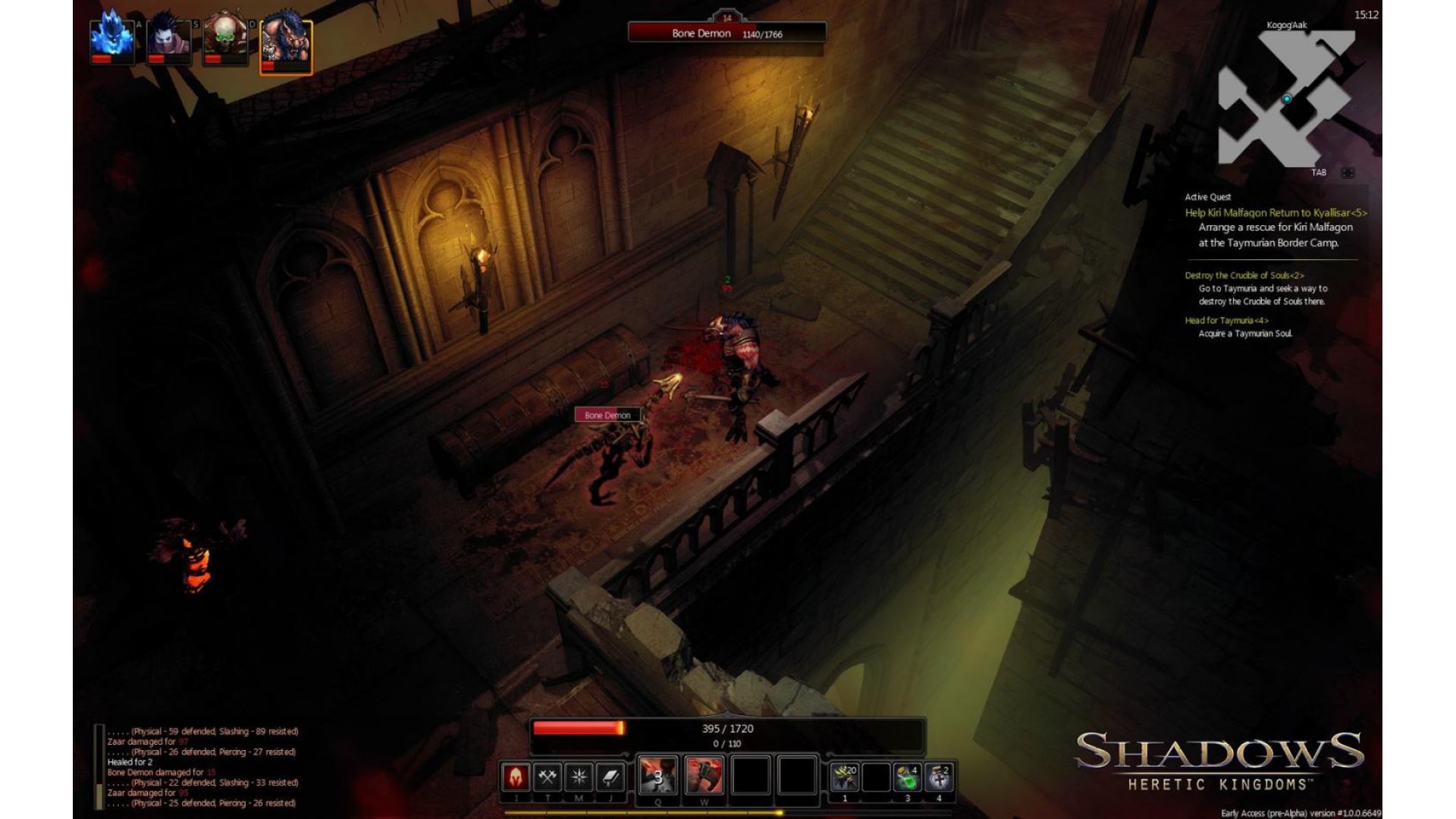Use the herb item stacked with 20
Image resolution: width=1456 pixels, height=819 pixels.
pos(844,777)
